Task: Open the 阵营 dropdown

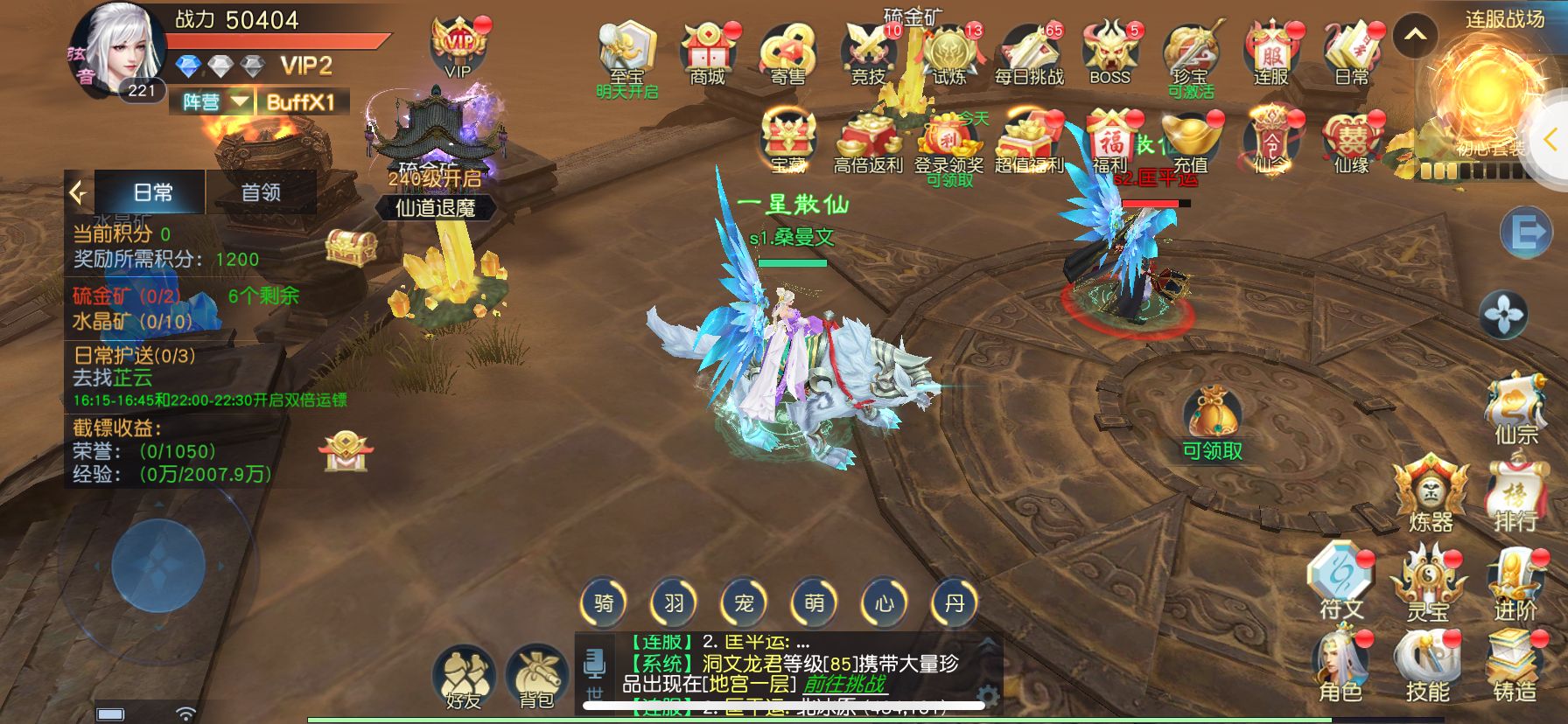Action: (x=216, y=102)
